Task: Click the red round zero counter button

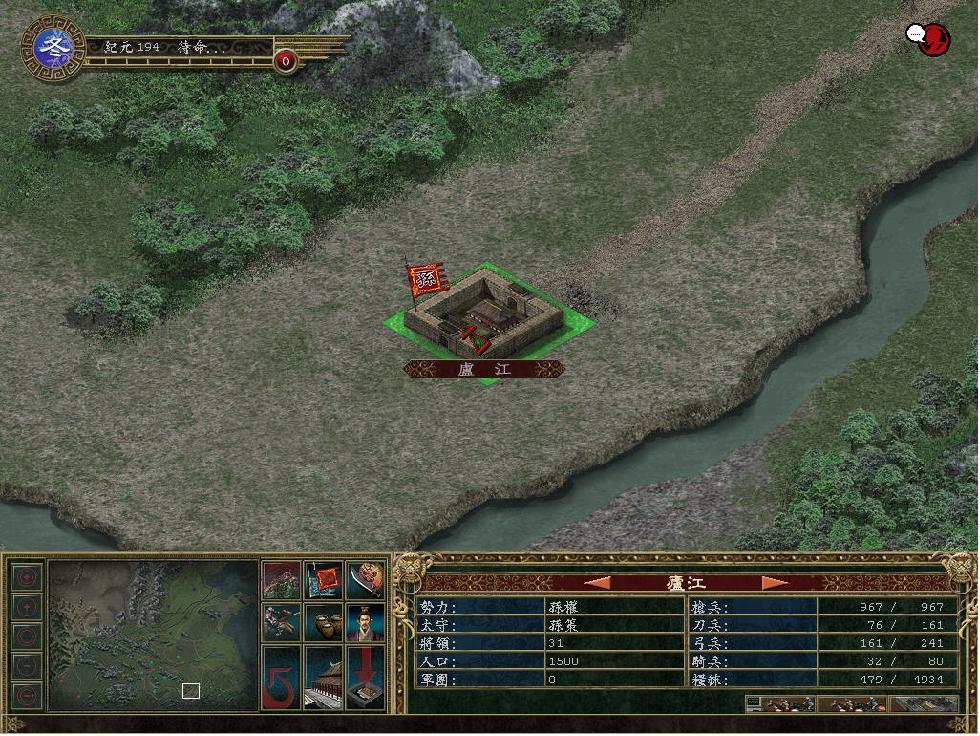Action: click(x=286, y=62)
